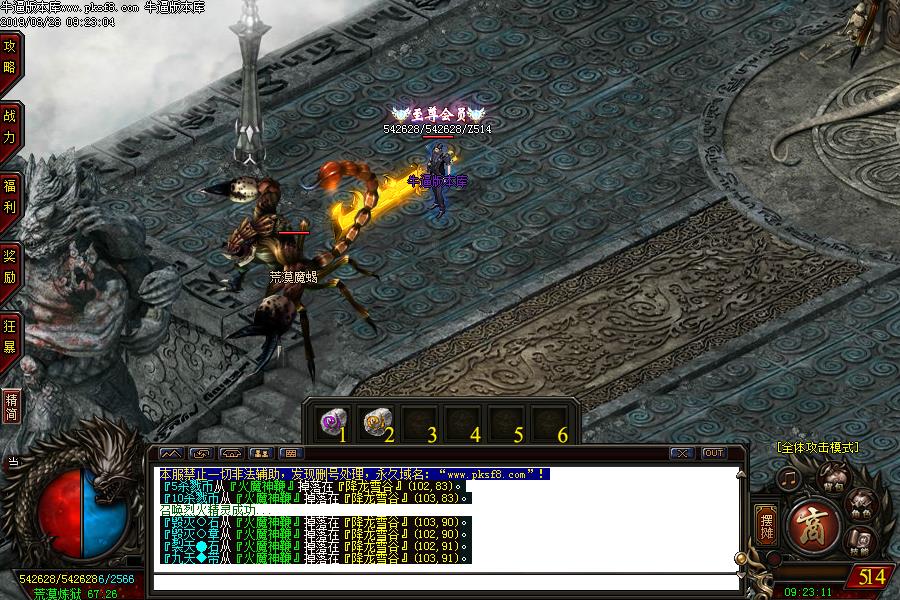This screenshot has height=600, width=900.
Task: Use the purple scroll in hotbar slot 1
Action: point(330,422)
